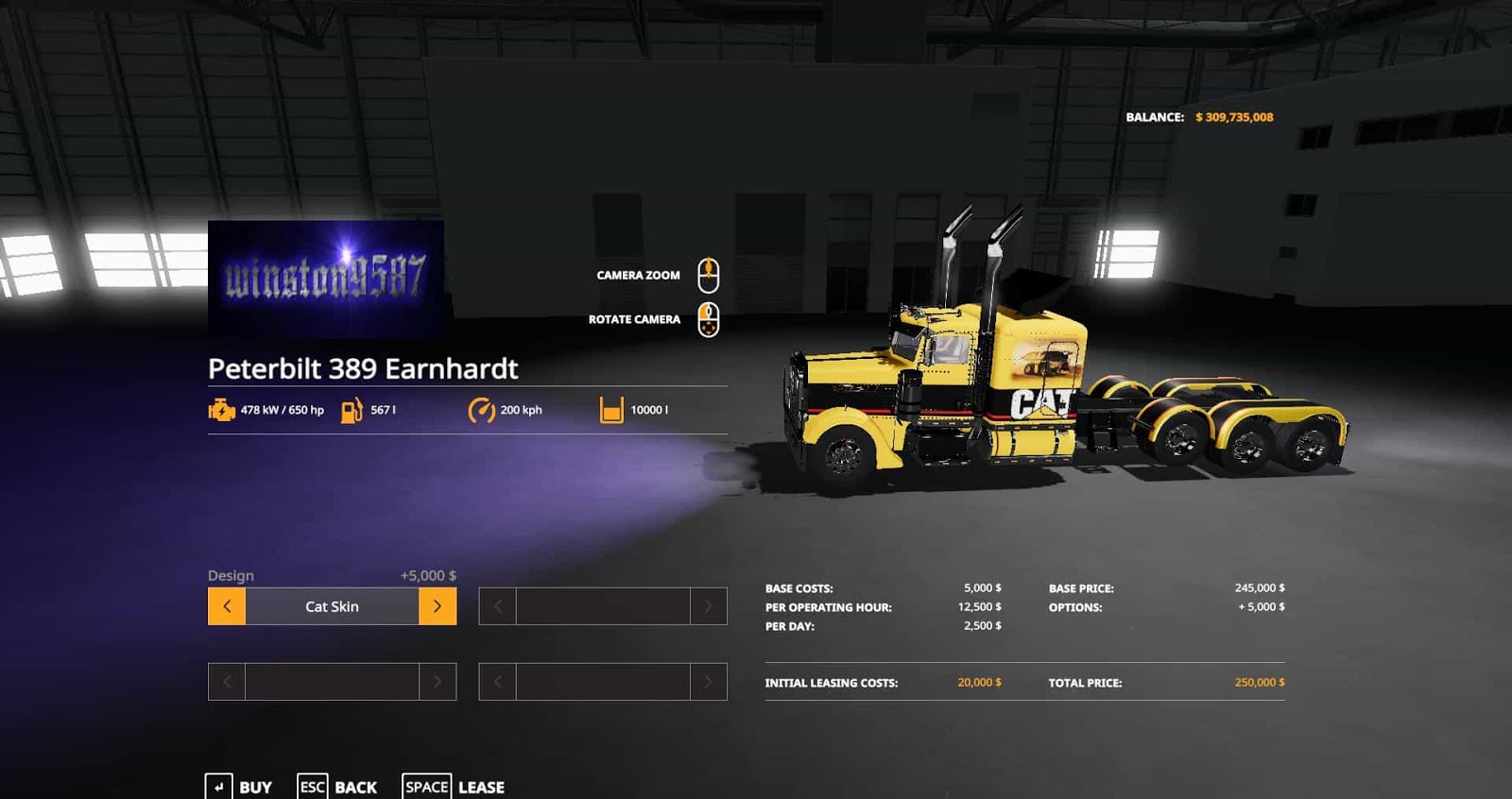1512x799 pixels.
Task: Click the ESC key icon next to BACK
Action: click(x=312, y=786)
